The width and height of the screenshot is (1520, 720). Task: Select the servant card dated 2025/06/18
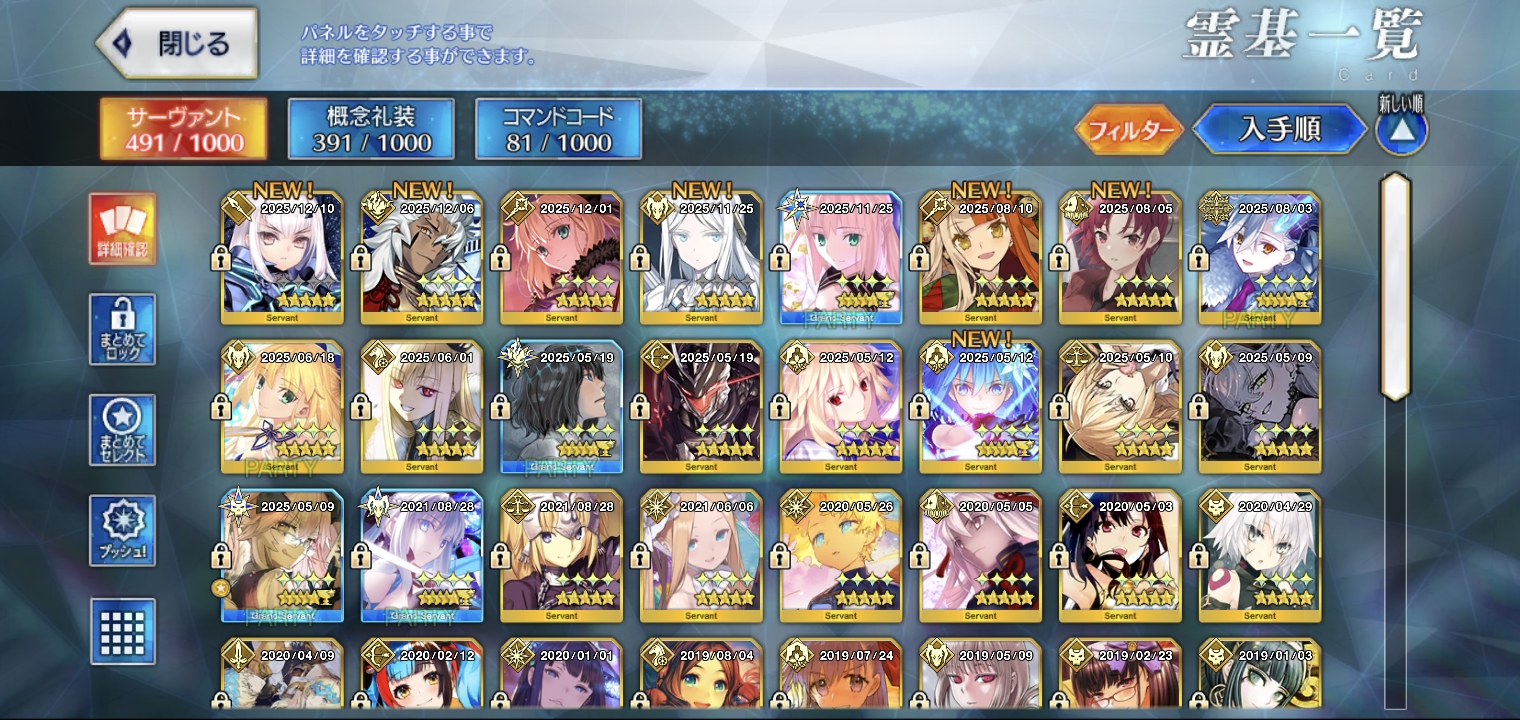pos(282,407)
